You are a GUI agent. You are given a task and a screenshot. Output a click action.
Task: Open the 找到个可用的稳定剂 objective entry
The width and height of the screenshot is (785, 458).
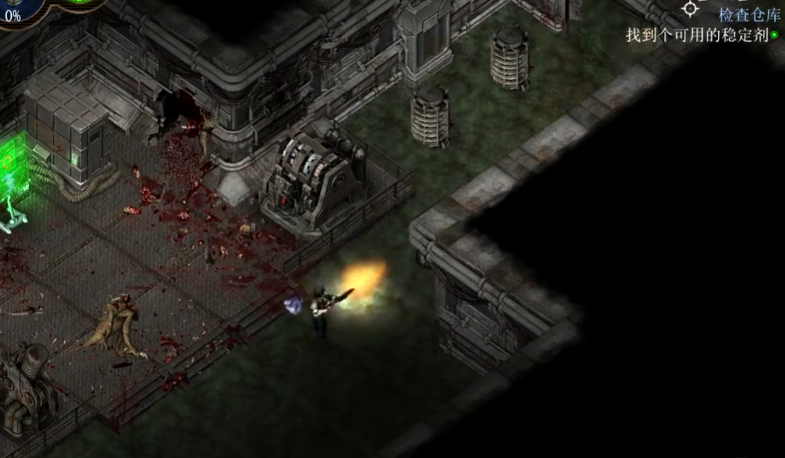coord(699,35)
